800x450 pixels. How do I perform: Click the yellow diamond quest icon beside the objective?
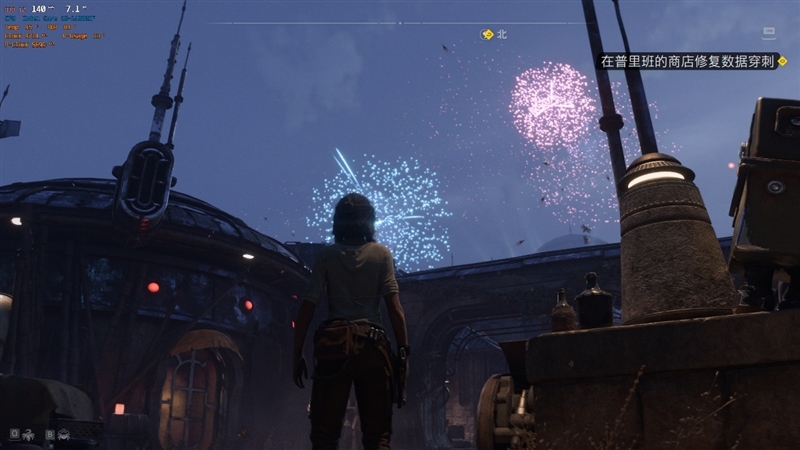pos(783,61)
